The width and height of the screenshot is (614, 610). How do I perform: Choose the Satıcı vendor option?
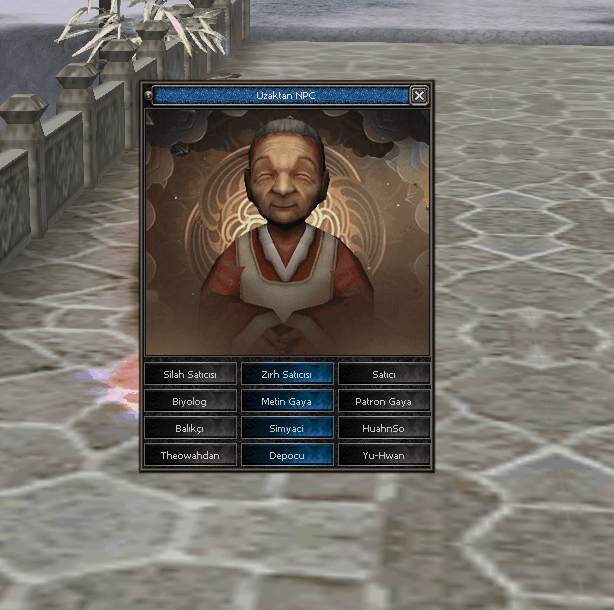pos(384,374)
